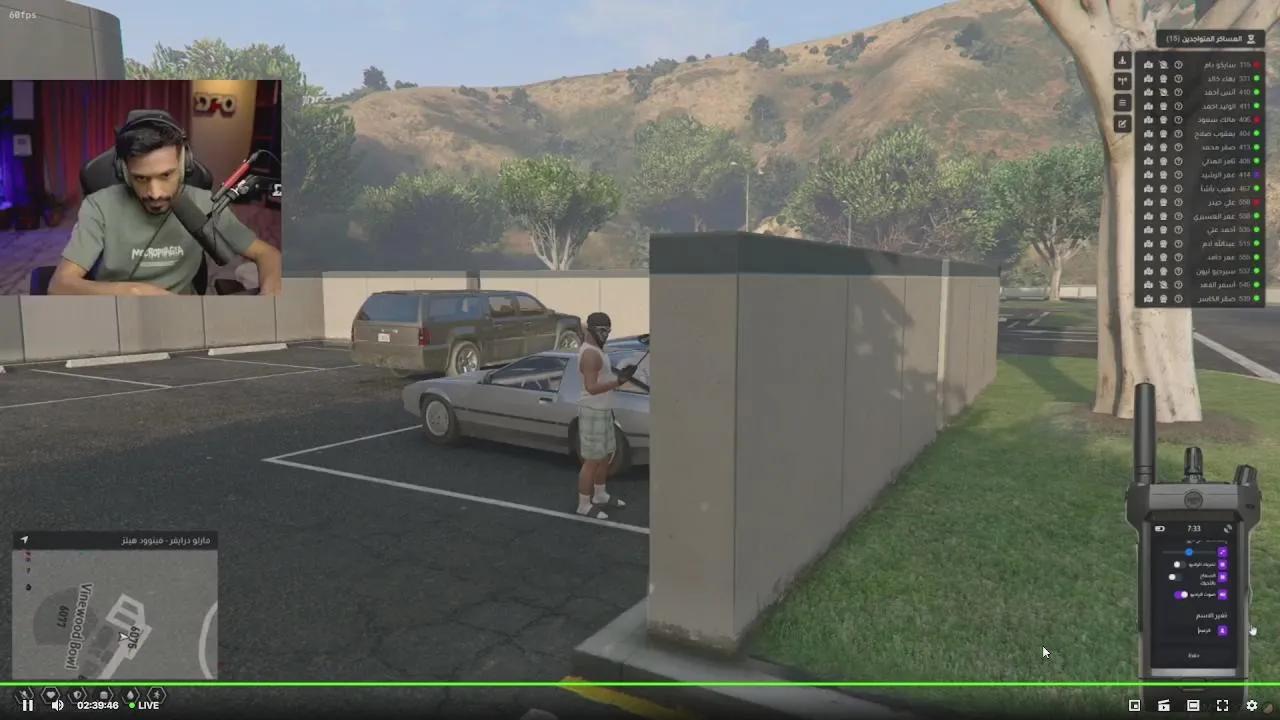This screenshot has width=1280, height=720.
Task: Select the list icon beside the players panel
Action: tap(1123, 102)
